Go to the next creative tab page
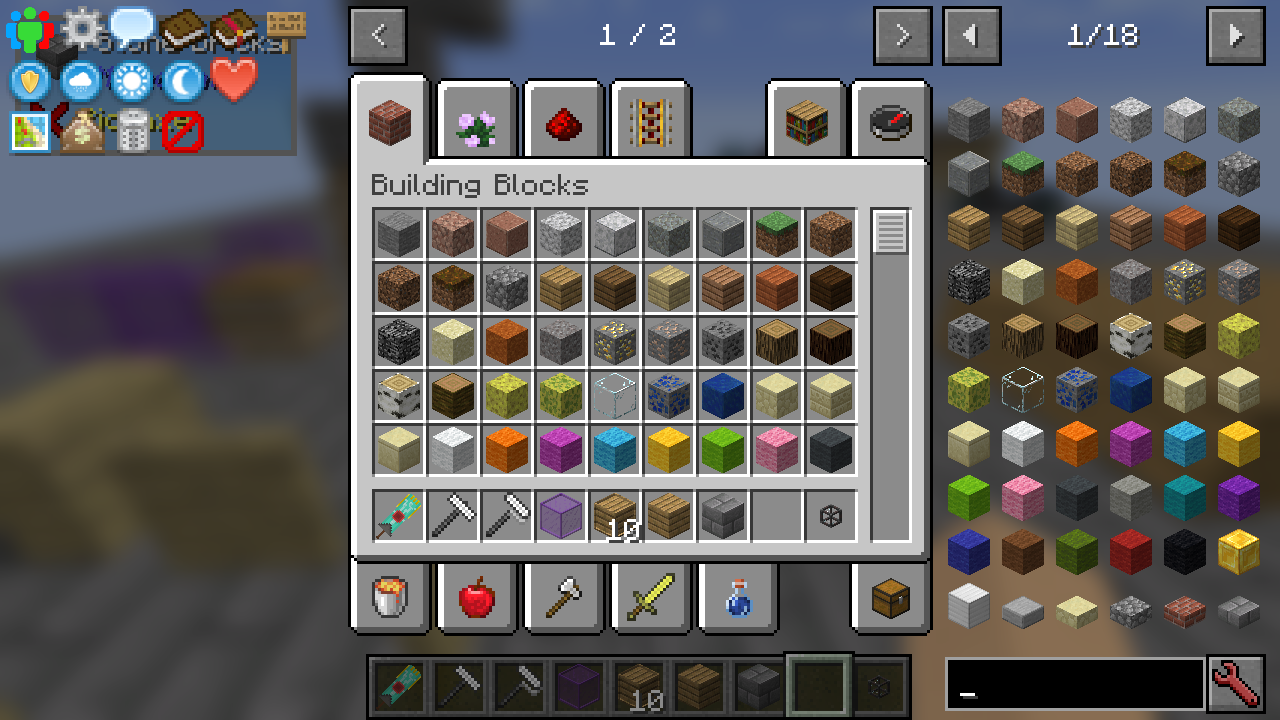1280x720 pixels. (902, 36)
